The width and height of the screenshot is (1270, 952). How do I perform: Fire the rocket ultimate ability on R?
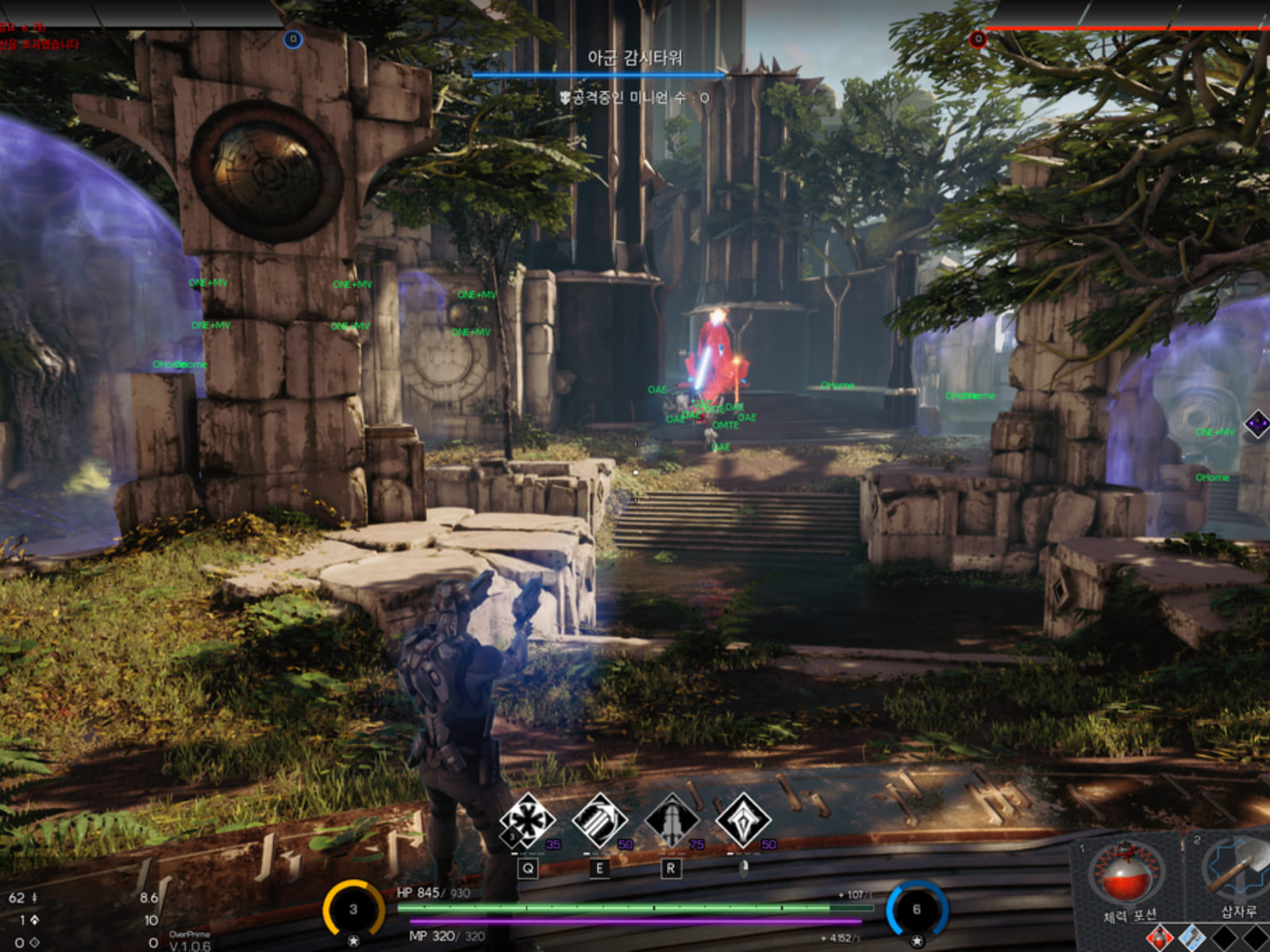[672, 821]
